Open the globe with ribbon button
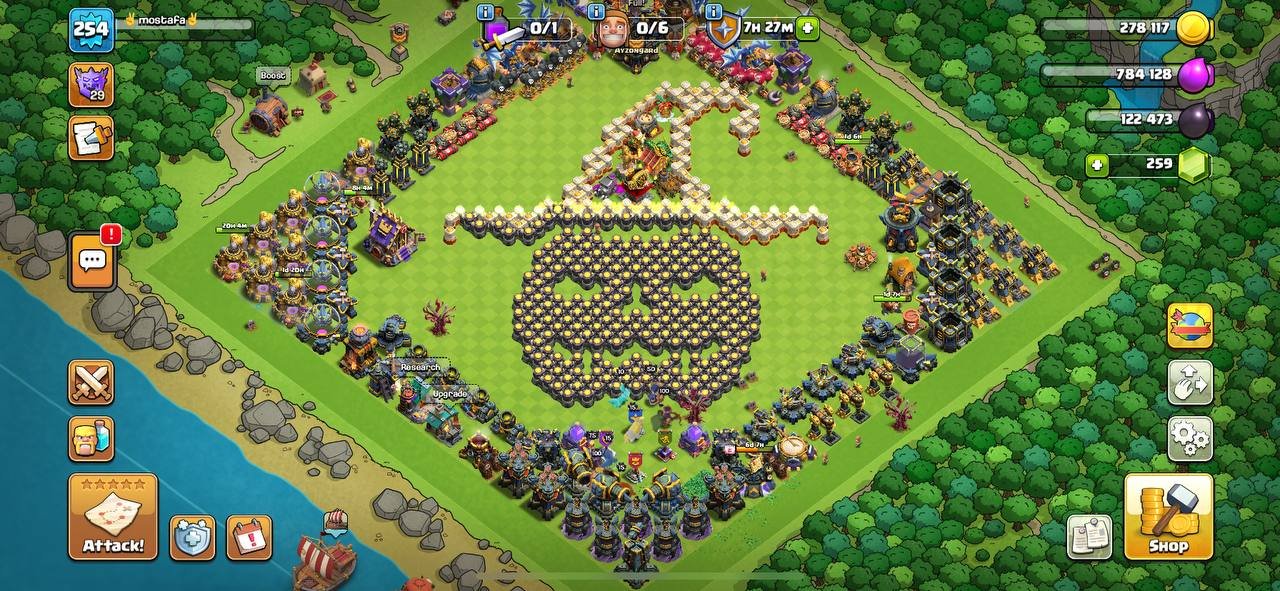The height and width of the screenshot is (591, 1280). [1190, 326]
